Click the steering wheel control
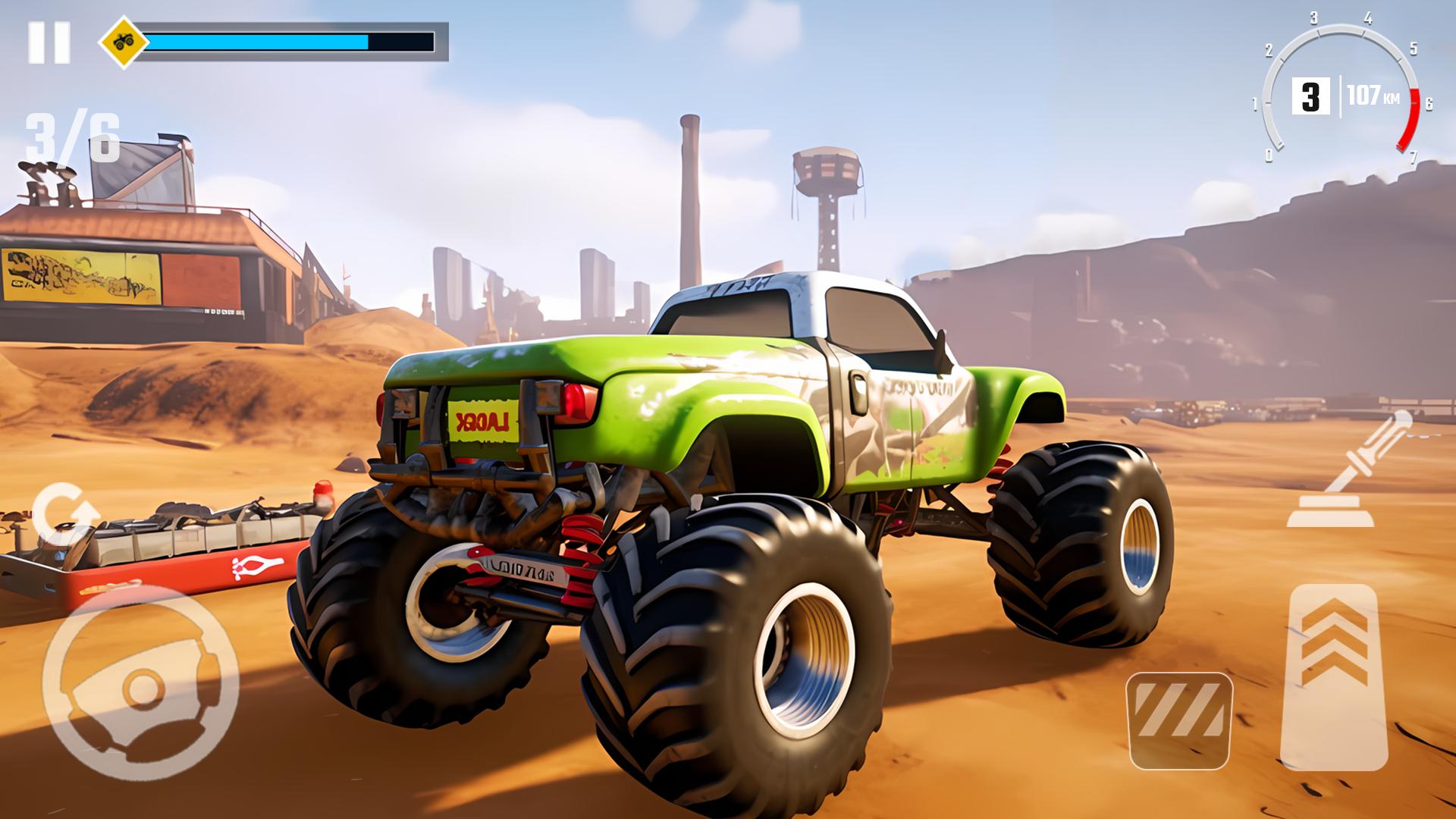This screenshot has width=1456, height=819. [141, 682]
